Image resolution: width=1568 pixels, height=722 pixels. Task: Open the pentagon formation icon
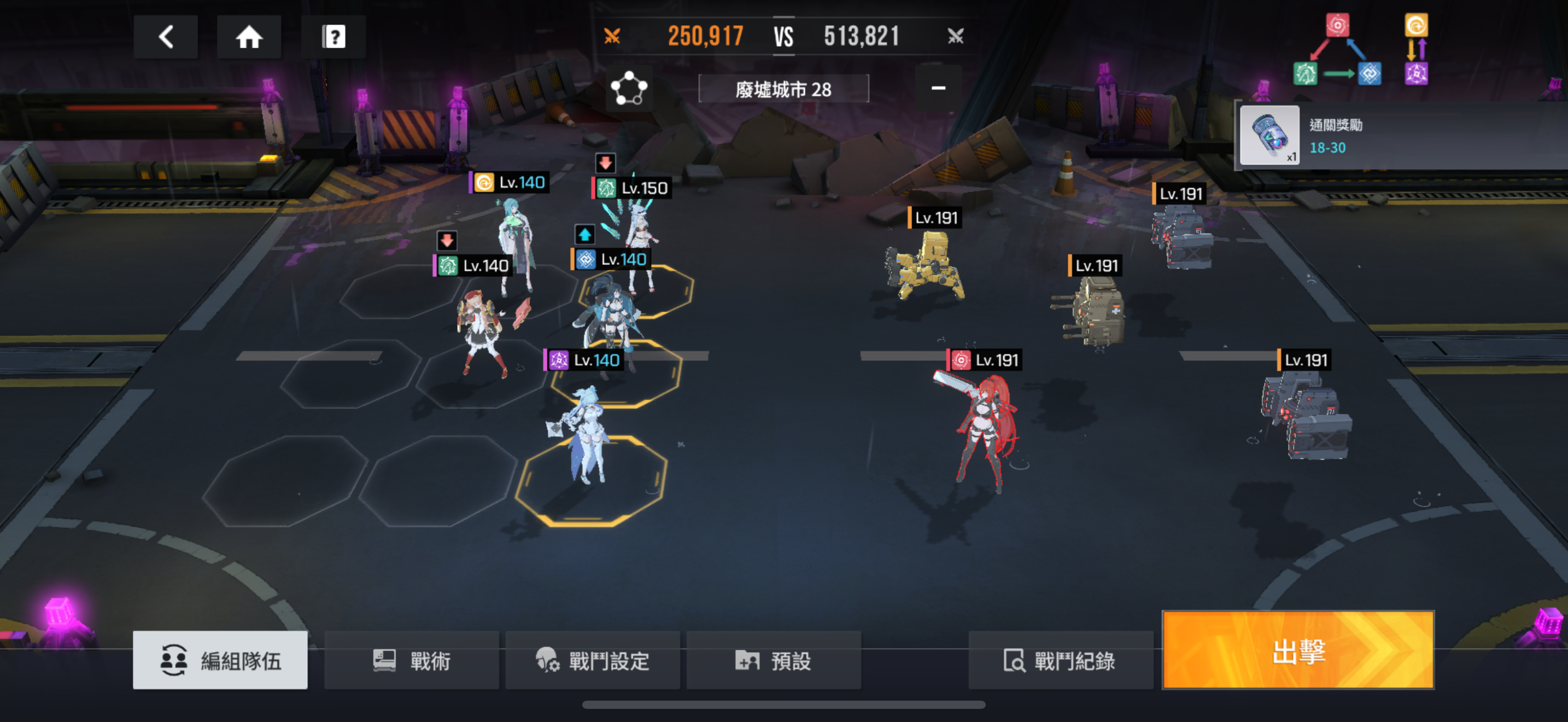pos(629,90)
